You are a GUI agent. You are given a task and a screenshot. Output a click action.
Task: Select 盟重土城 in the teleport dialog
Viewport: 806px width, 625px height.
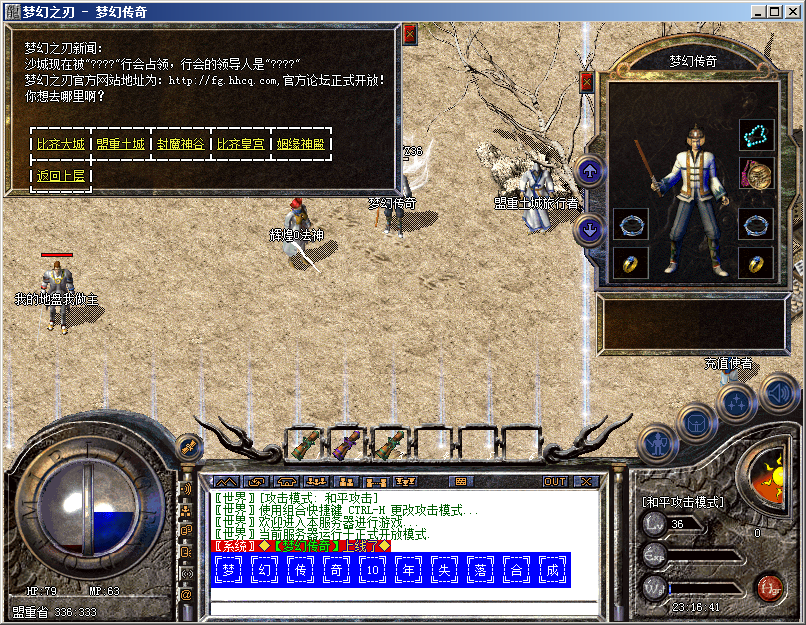tap(121, 144)
